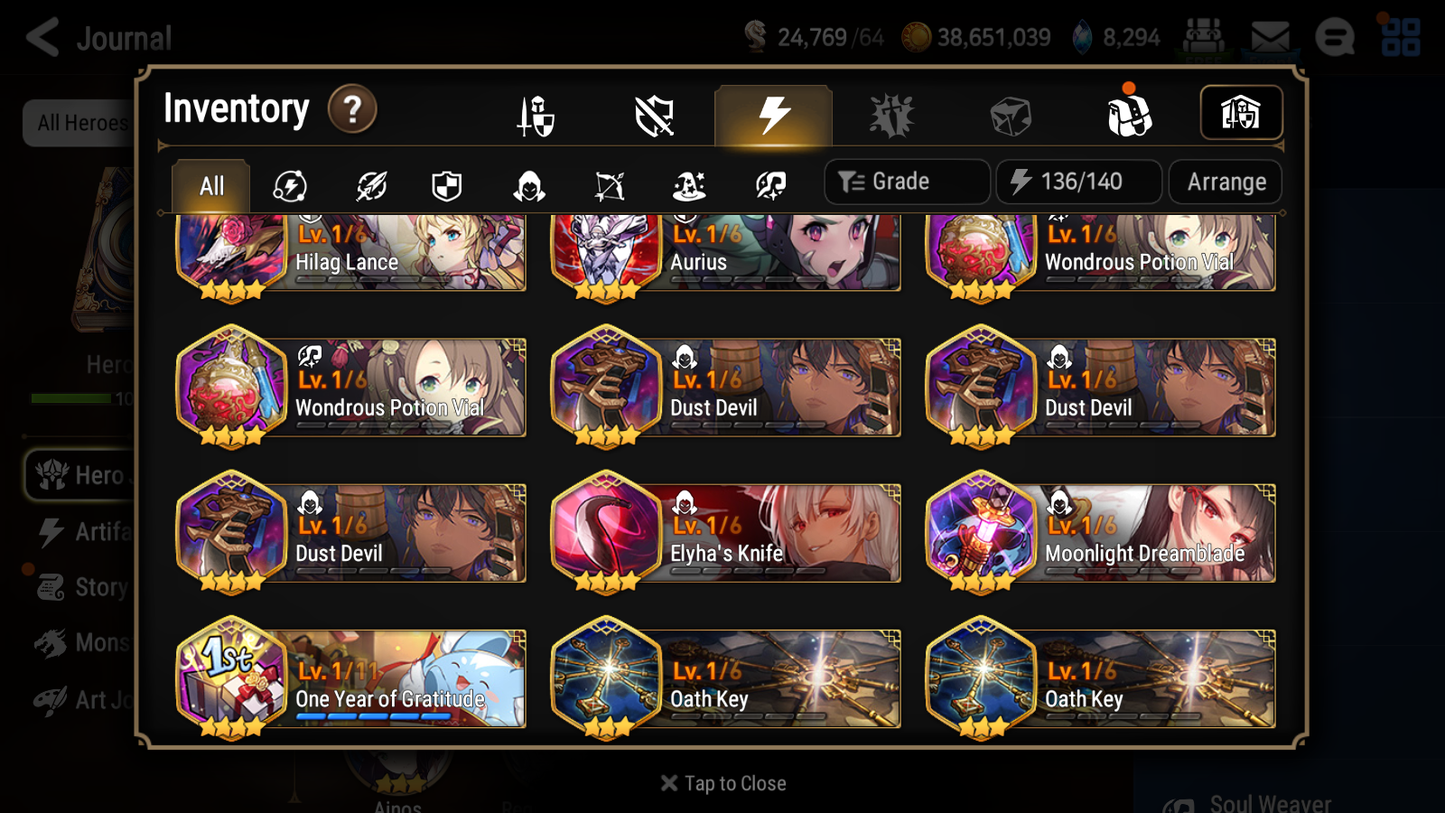
Task: Open the crafting materials cube tab
Action: click(1010, 114)
